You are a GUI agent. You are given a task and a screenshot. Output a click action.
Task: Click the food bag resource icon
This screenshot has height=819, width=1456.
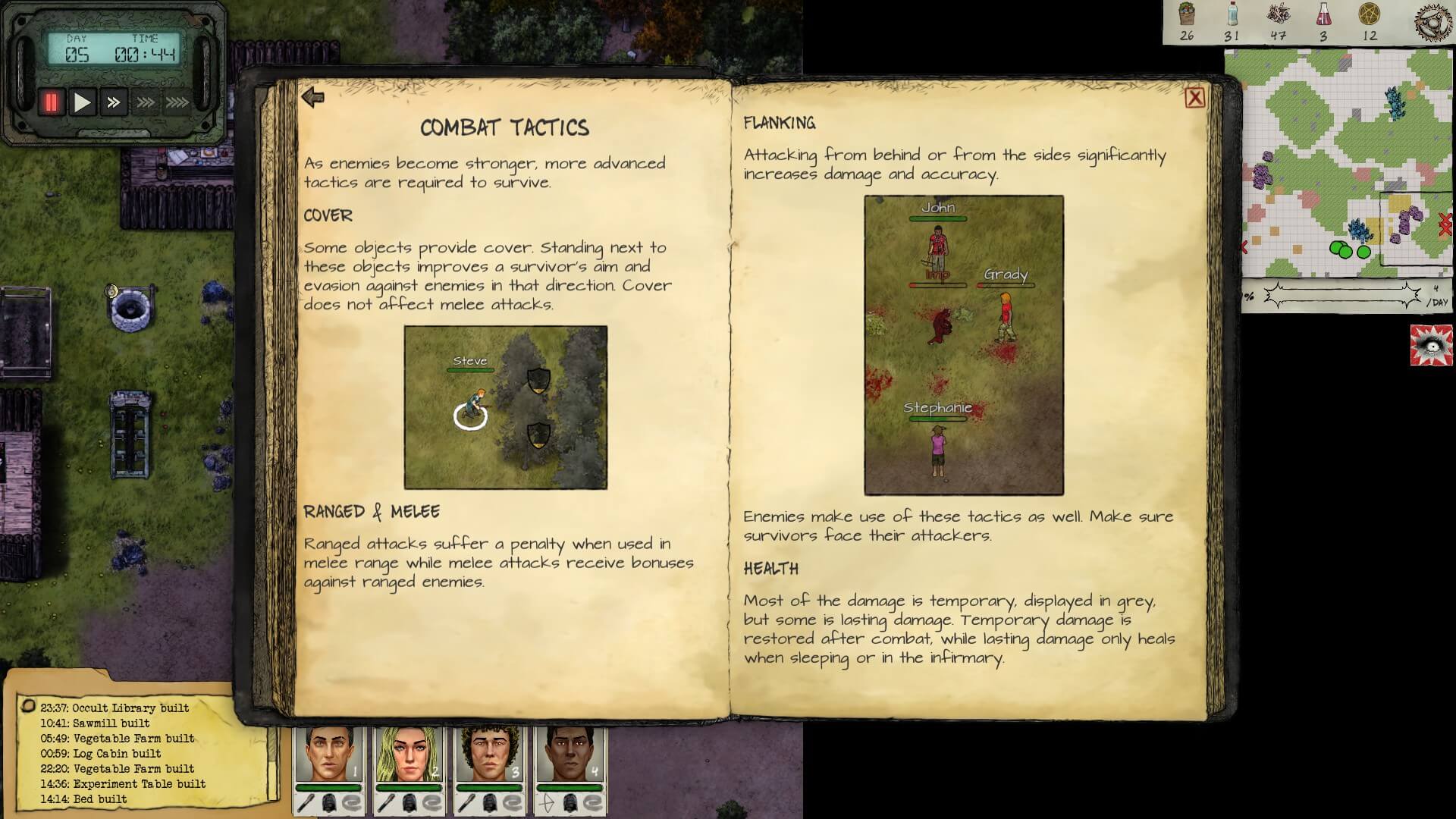click(1187, 14)
